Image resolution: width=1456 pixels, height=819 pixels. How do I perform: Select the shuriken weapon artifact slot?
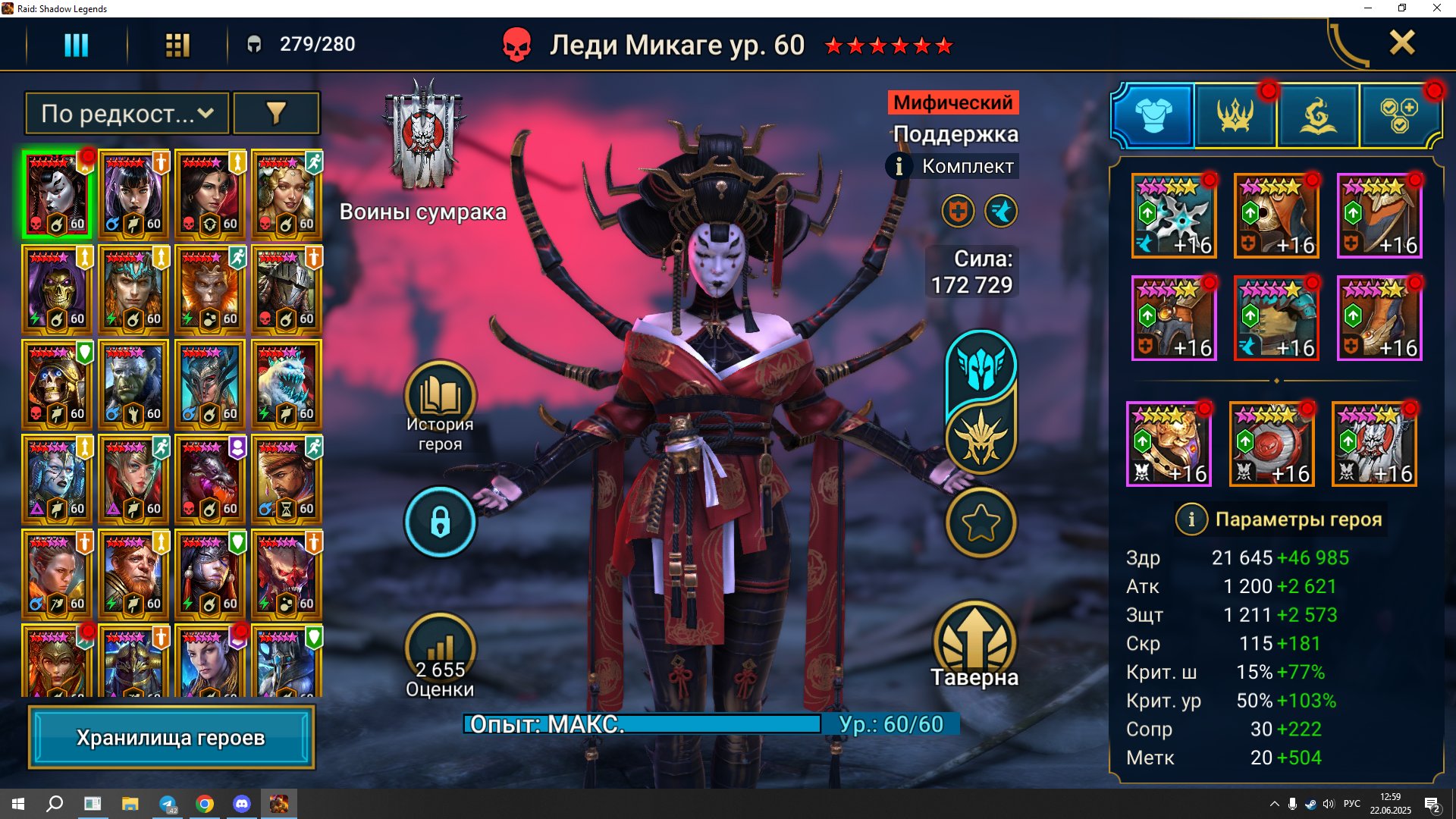coord(1174,216)
